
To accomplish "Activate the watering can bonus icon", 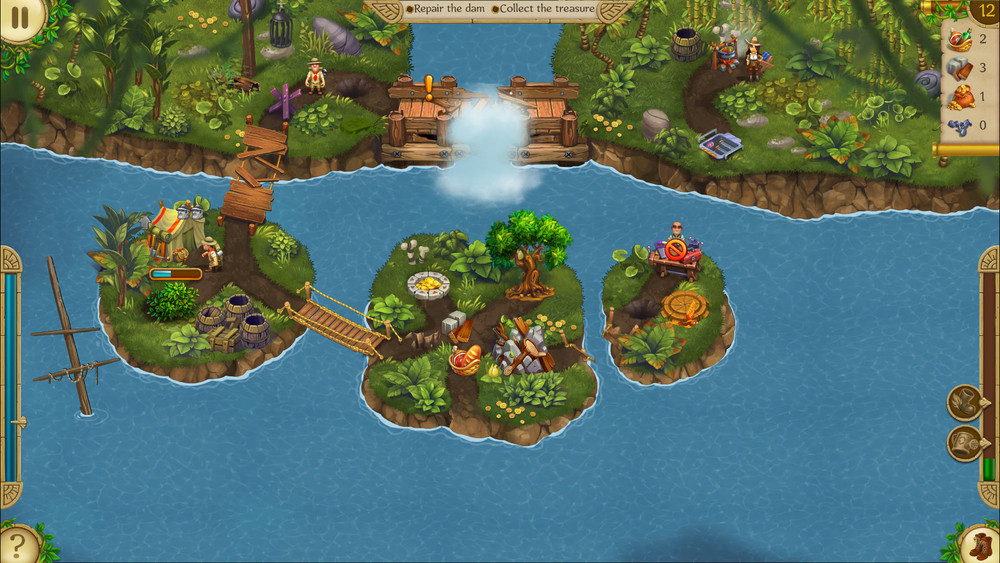I will tap(965, 443).
